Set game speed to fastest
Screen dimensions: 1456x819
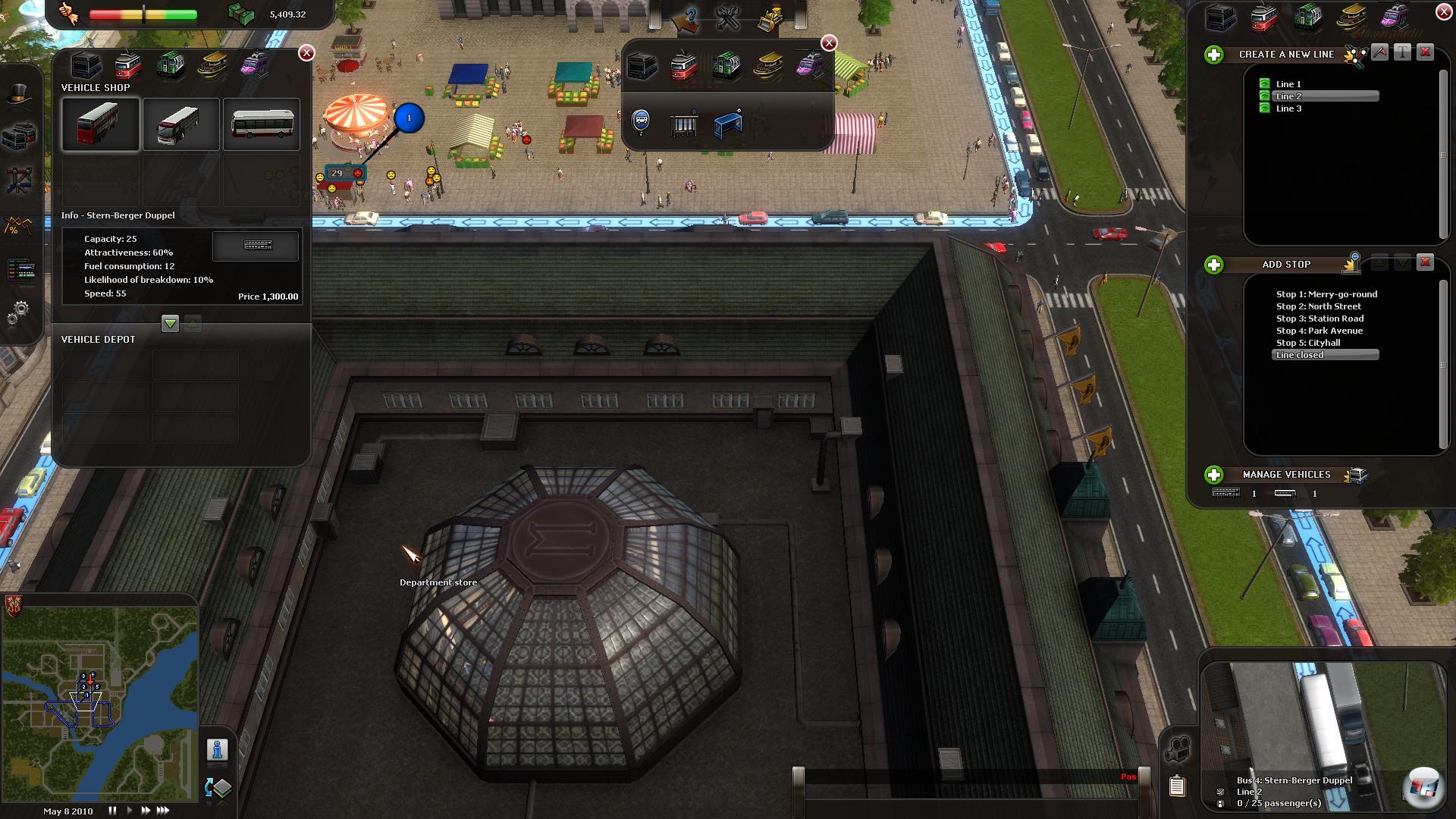tap(163, 811)
